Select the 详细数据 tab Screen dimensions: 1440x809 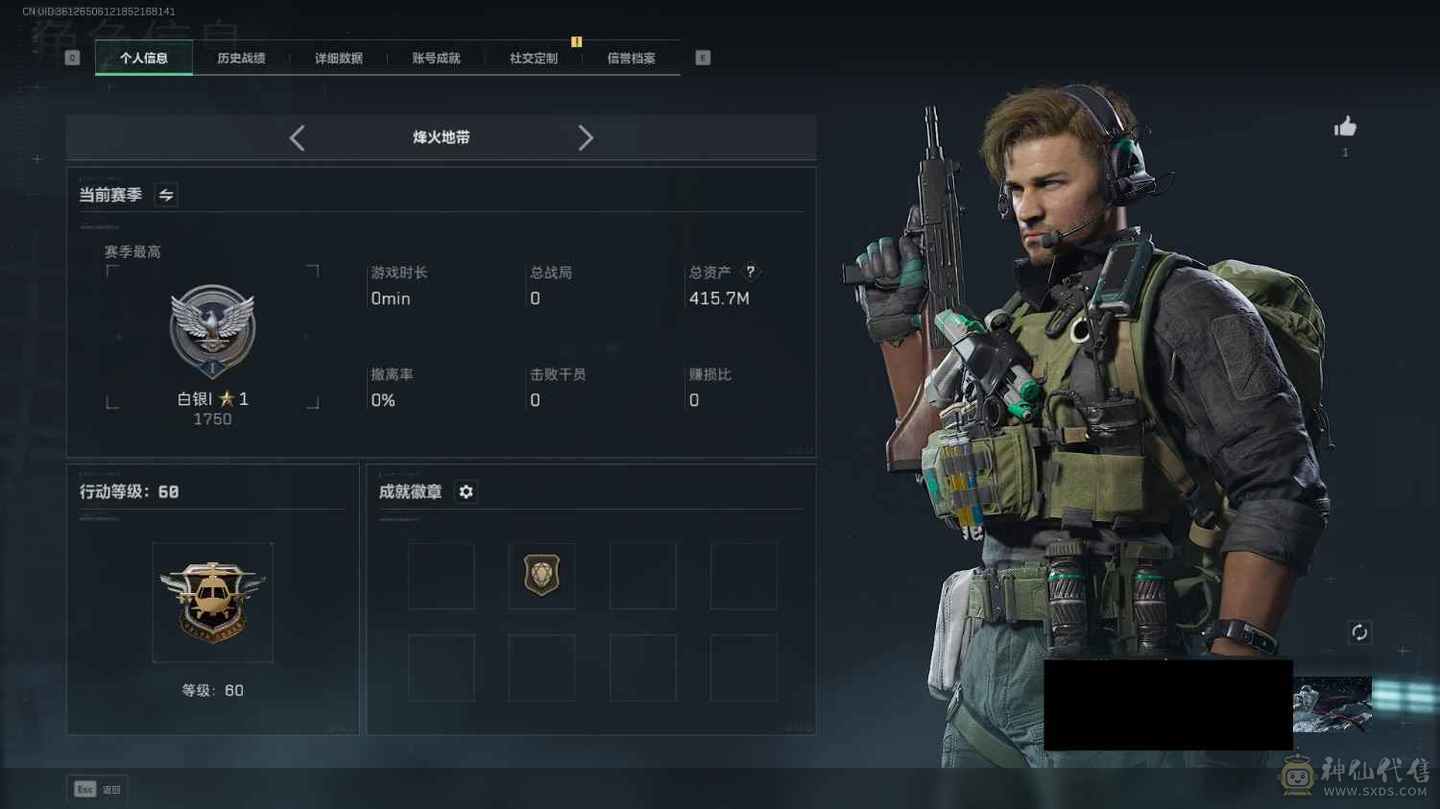tap(338, 58)
